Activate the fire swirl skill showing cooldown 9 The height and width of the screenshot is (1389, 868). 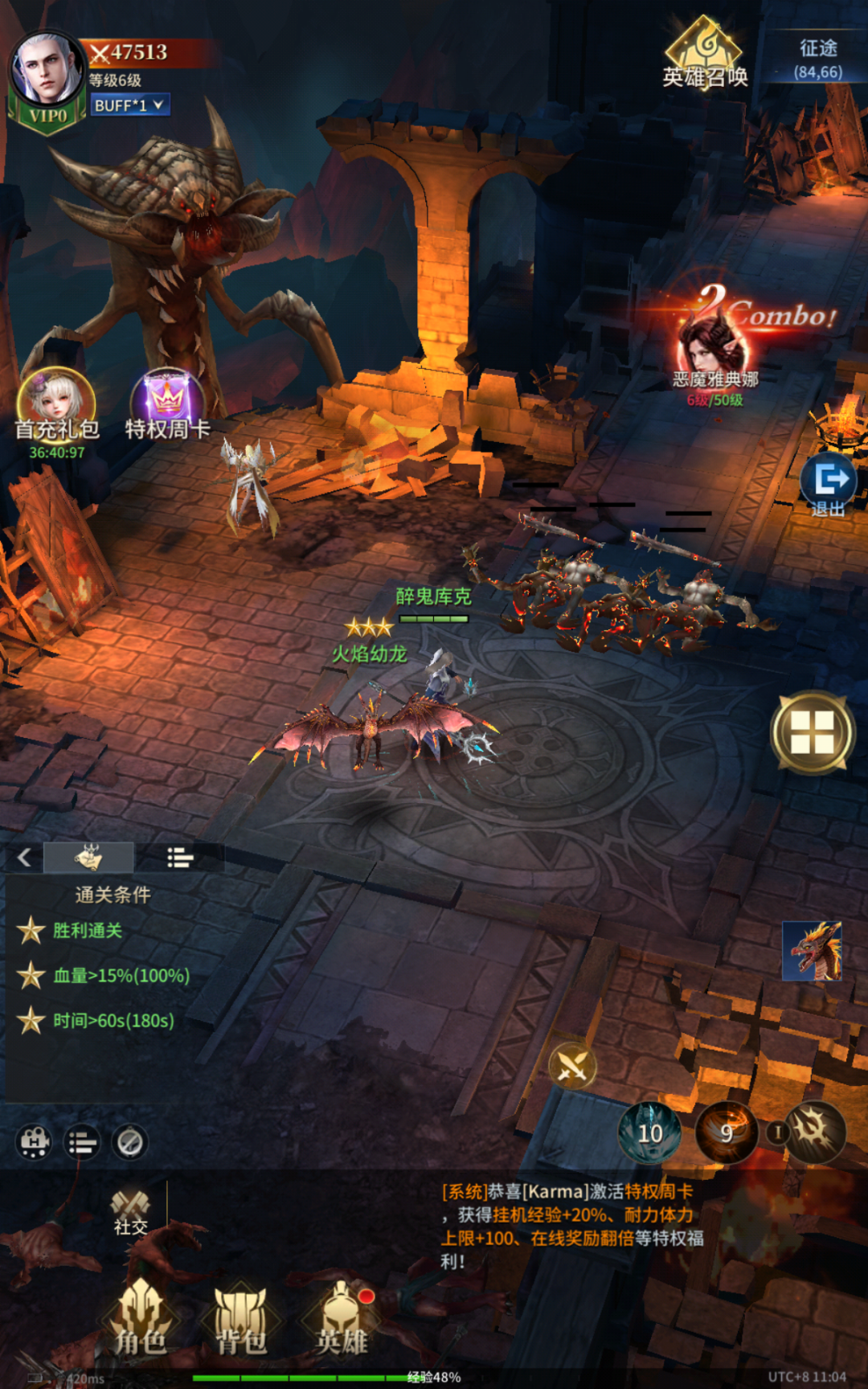[x=726, y=1133]
